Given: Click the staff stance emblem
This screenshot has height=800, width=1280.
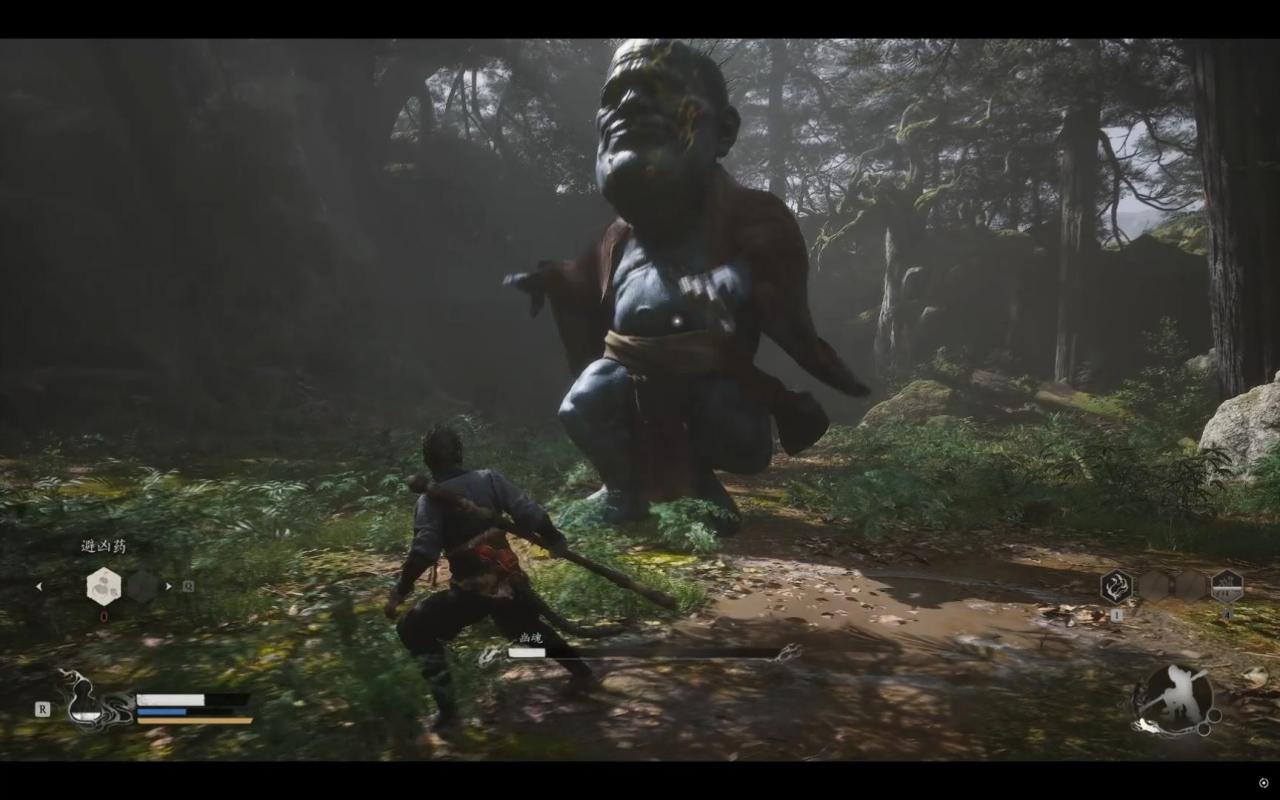Looking at the screenshot, I should tap(1176, 698).
